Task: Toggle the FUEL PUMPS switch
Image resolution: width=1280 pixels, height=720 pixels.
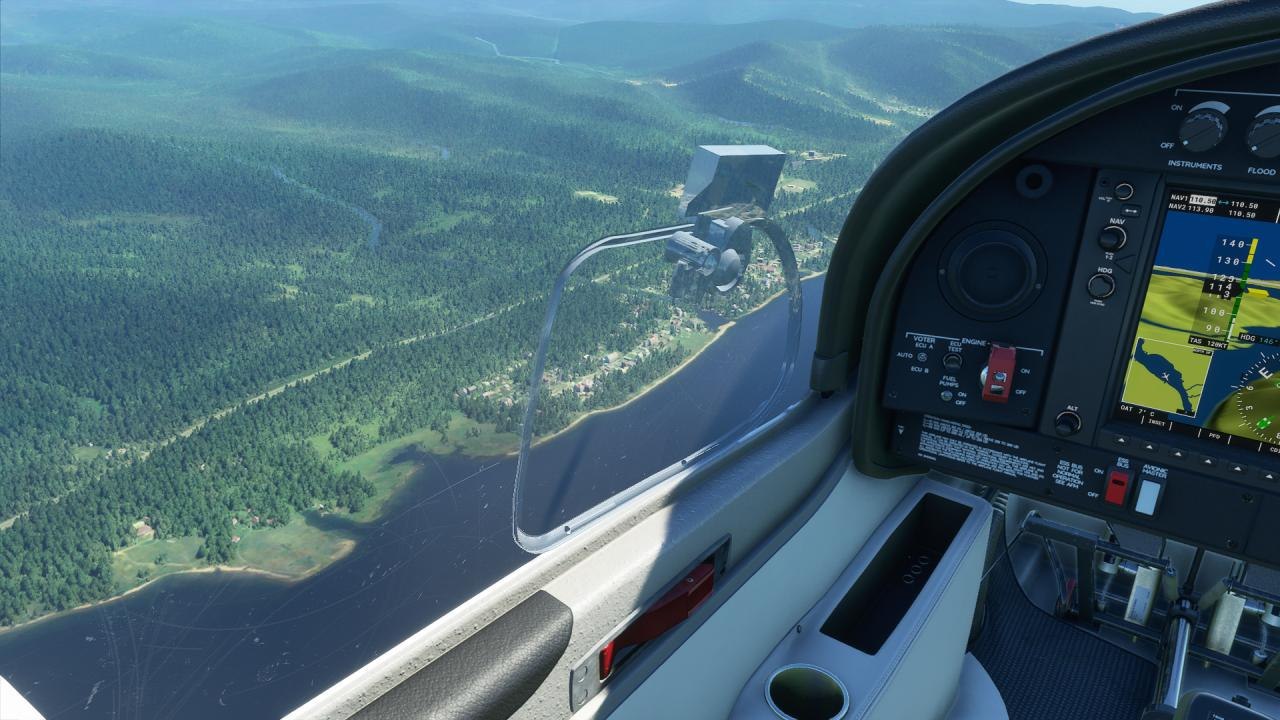Action: click(945, 395)
